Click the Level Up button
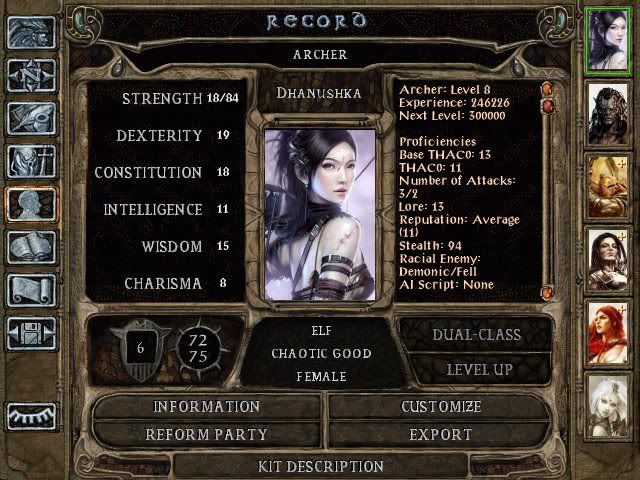This screenshot has height=480, width=640. tap(477, 370)
